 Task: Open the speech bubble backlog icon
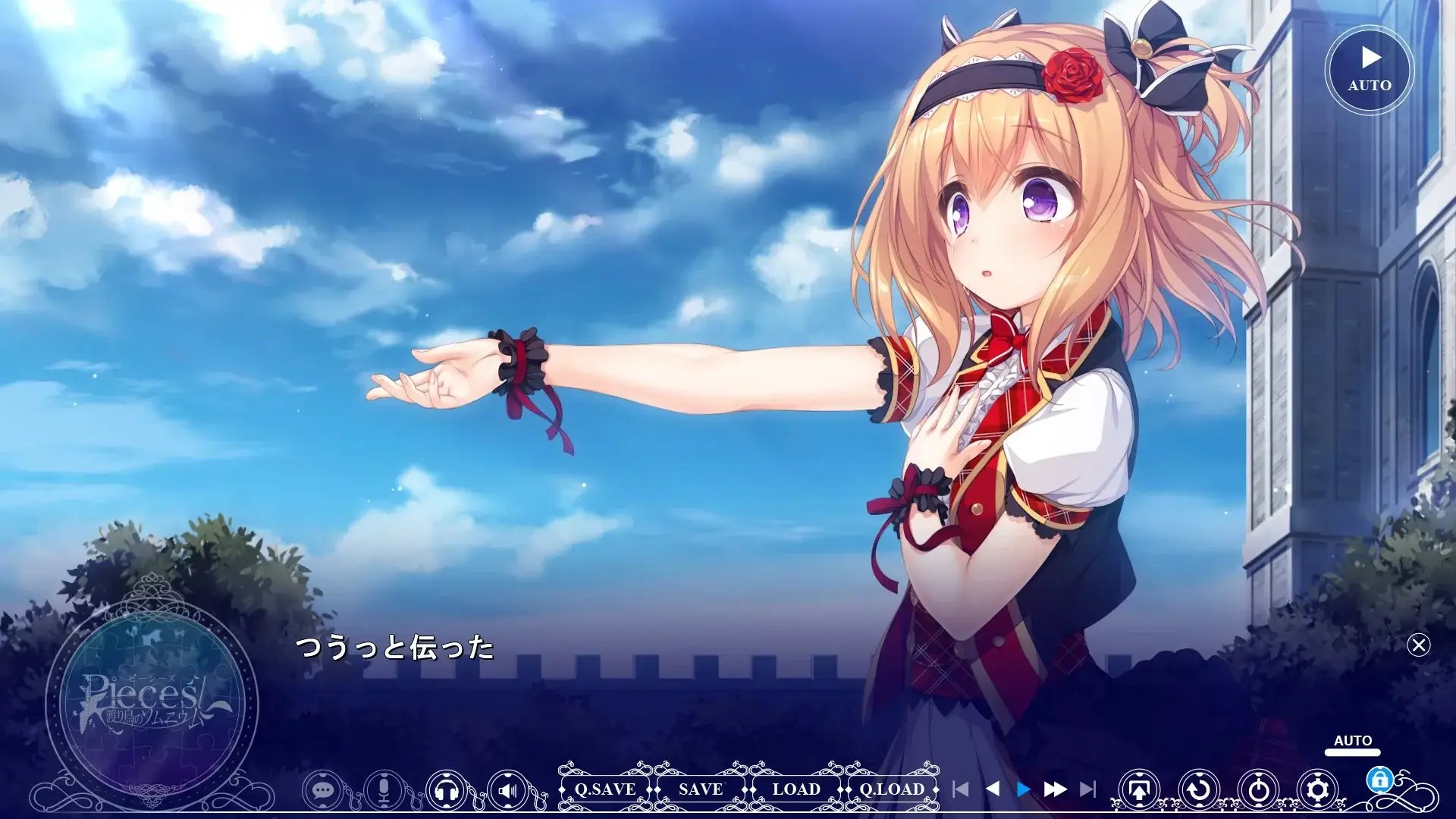coord(323,790)
